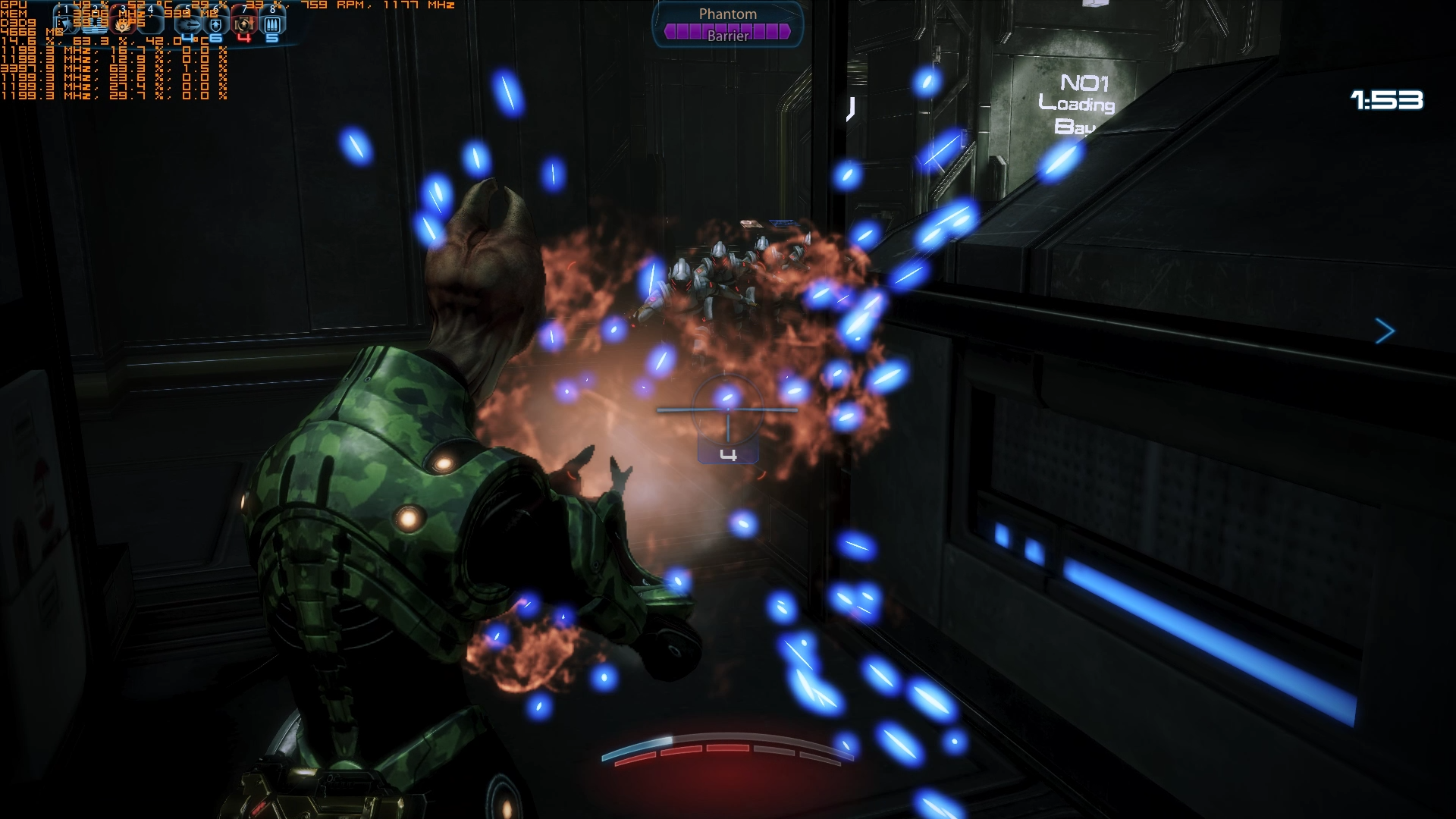
Task: Use the flame power in slot 3
Action: (x=123, y=24)
